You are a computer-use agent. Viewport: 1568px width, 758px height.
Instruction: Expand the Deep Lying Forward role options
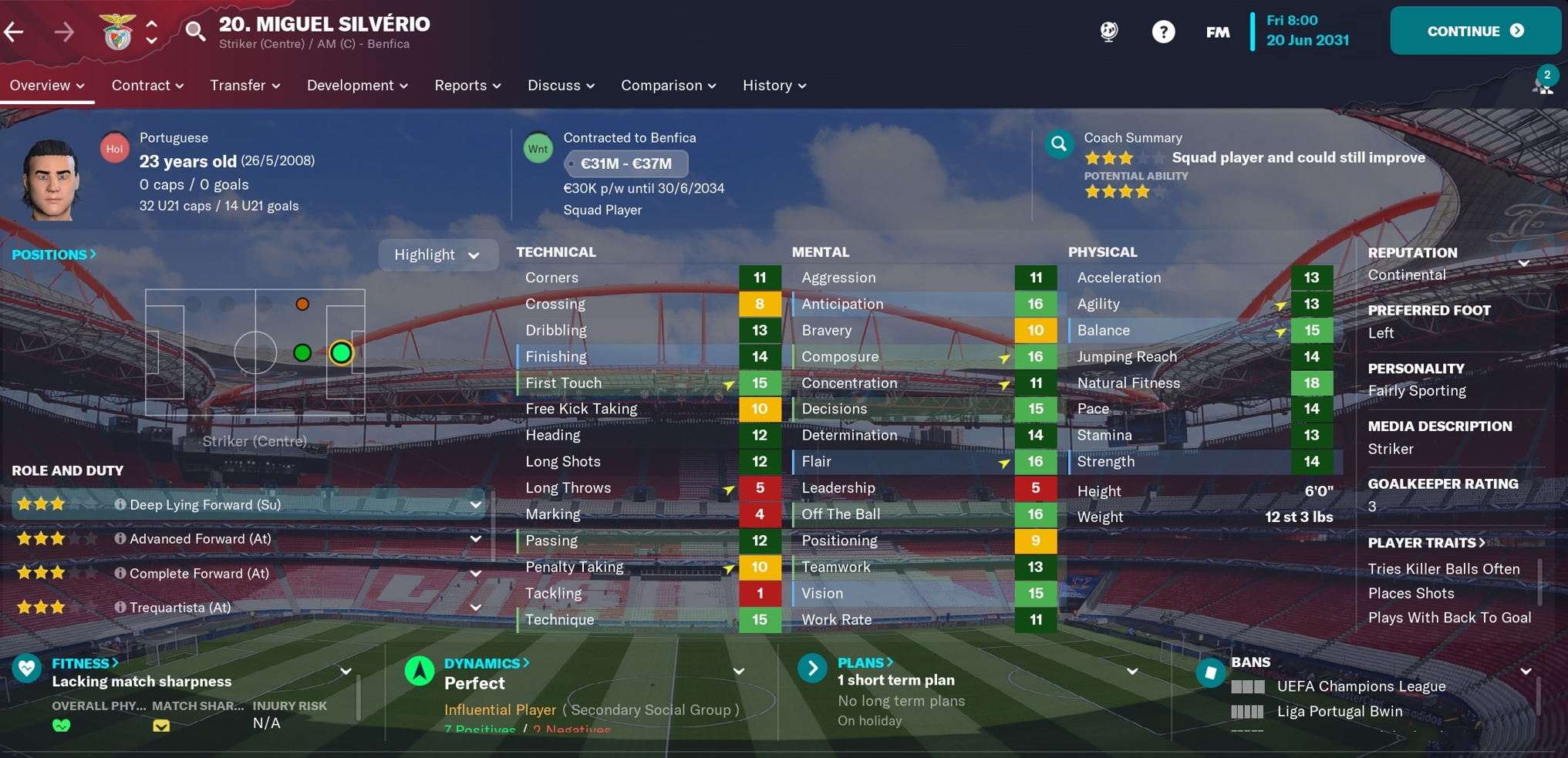(x=475, y=504)
